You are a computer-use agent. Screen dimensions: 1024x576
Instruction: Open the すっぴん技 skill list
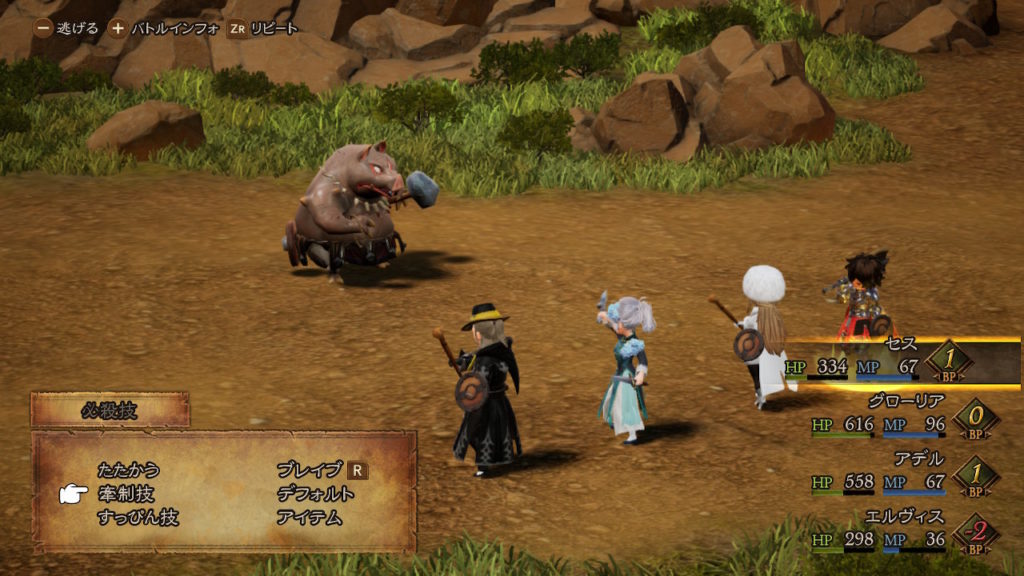coord(138,518)
